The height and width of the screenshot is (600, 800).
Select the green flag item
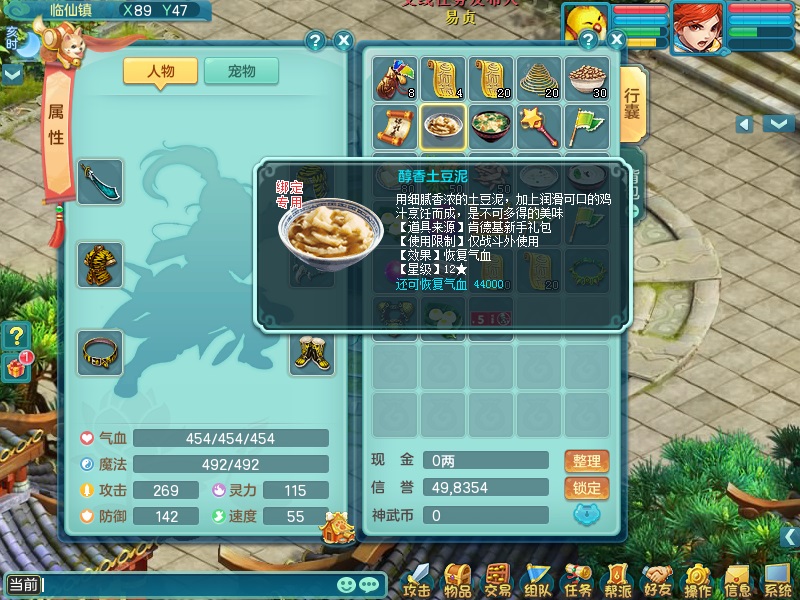[x=586, y=126]
